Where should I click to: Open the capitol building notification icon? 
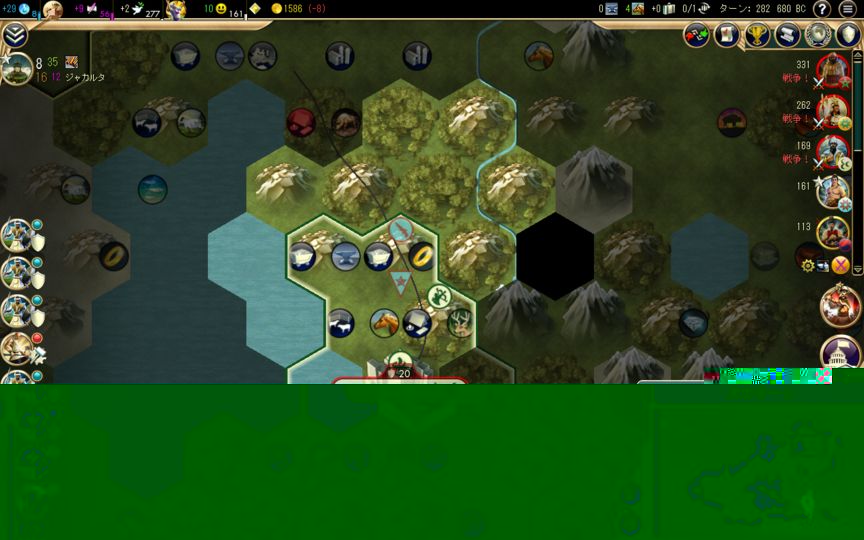point(840,354)
